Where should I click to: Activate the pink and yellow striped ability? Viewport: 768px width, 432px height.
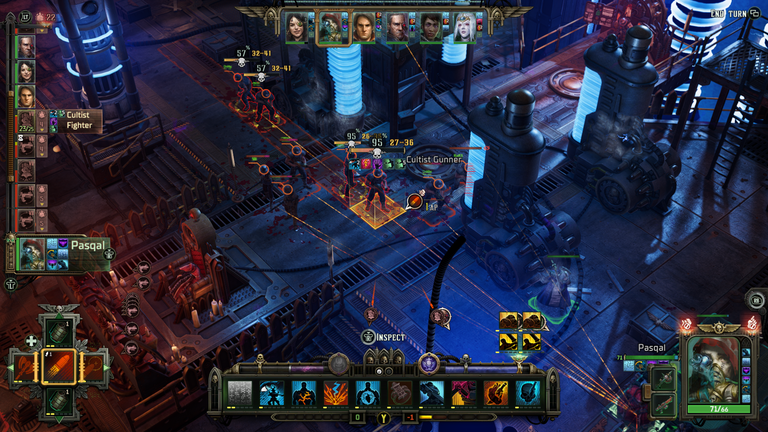pyautogui.click(x=464, y=393)
